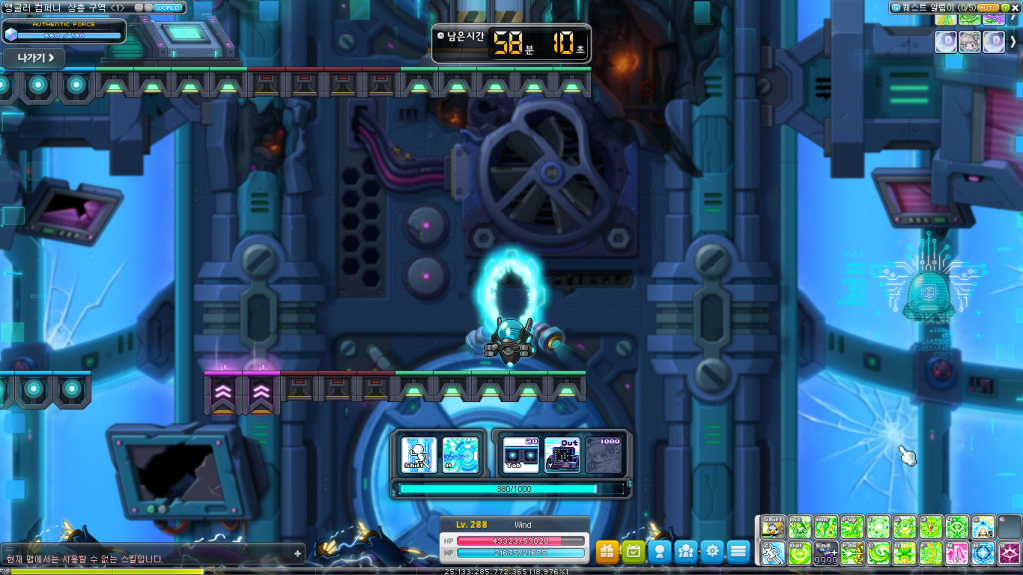Close the quest notifier panel

pos(1015,7)
